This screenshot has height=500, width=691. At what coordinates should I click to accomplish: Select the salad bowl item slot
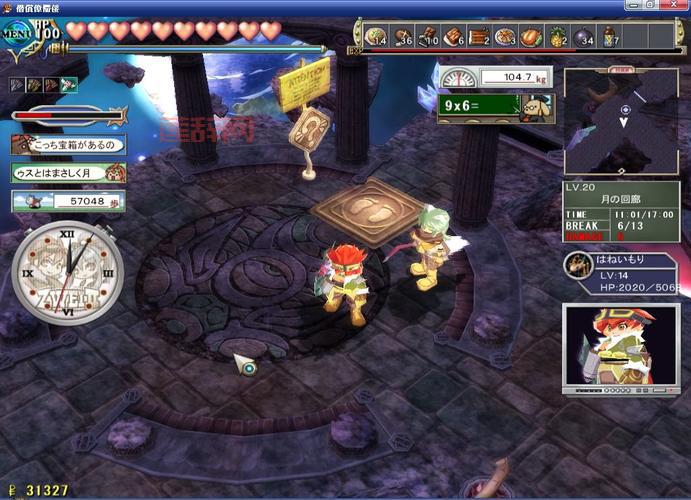pyautogui.click(x=376, y=37)
